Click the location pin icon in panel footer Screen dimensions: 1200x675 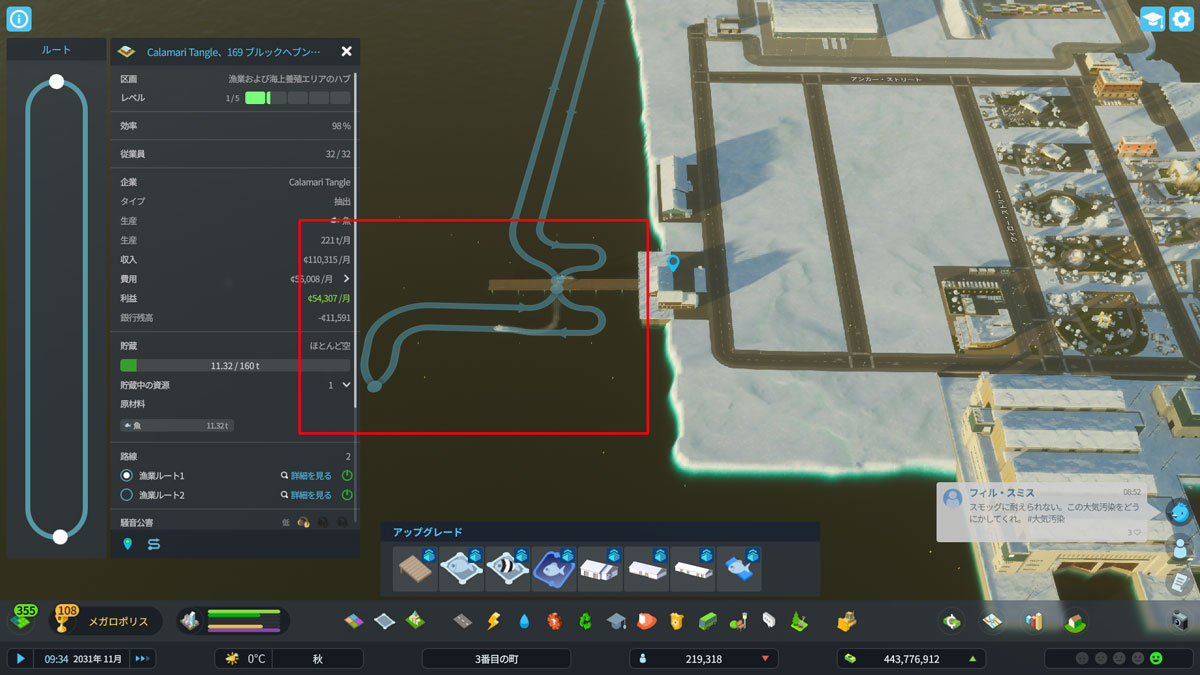127,544
